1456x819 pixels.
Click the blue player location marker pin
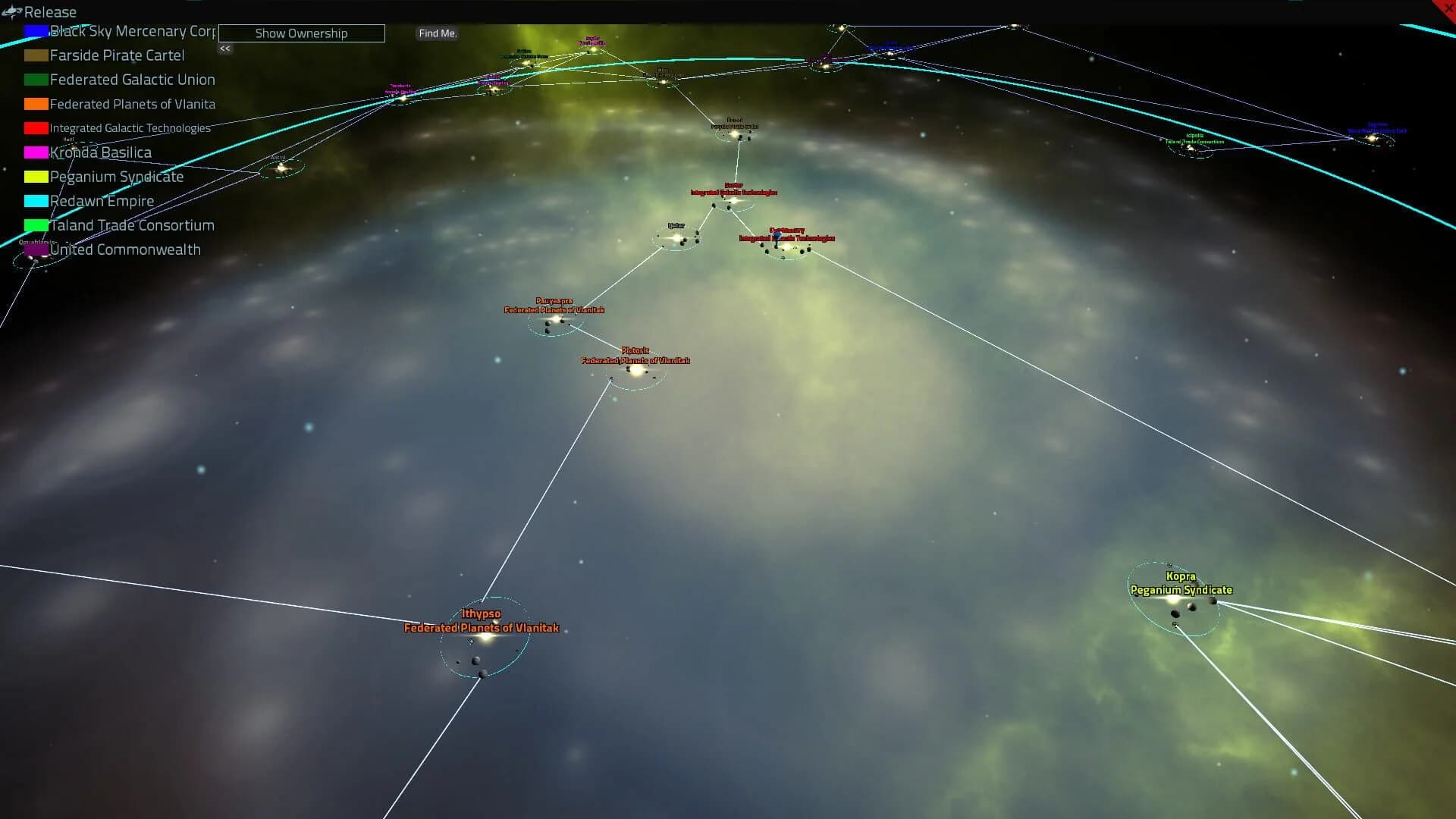(777, 237)
